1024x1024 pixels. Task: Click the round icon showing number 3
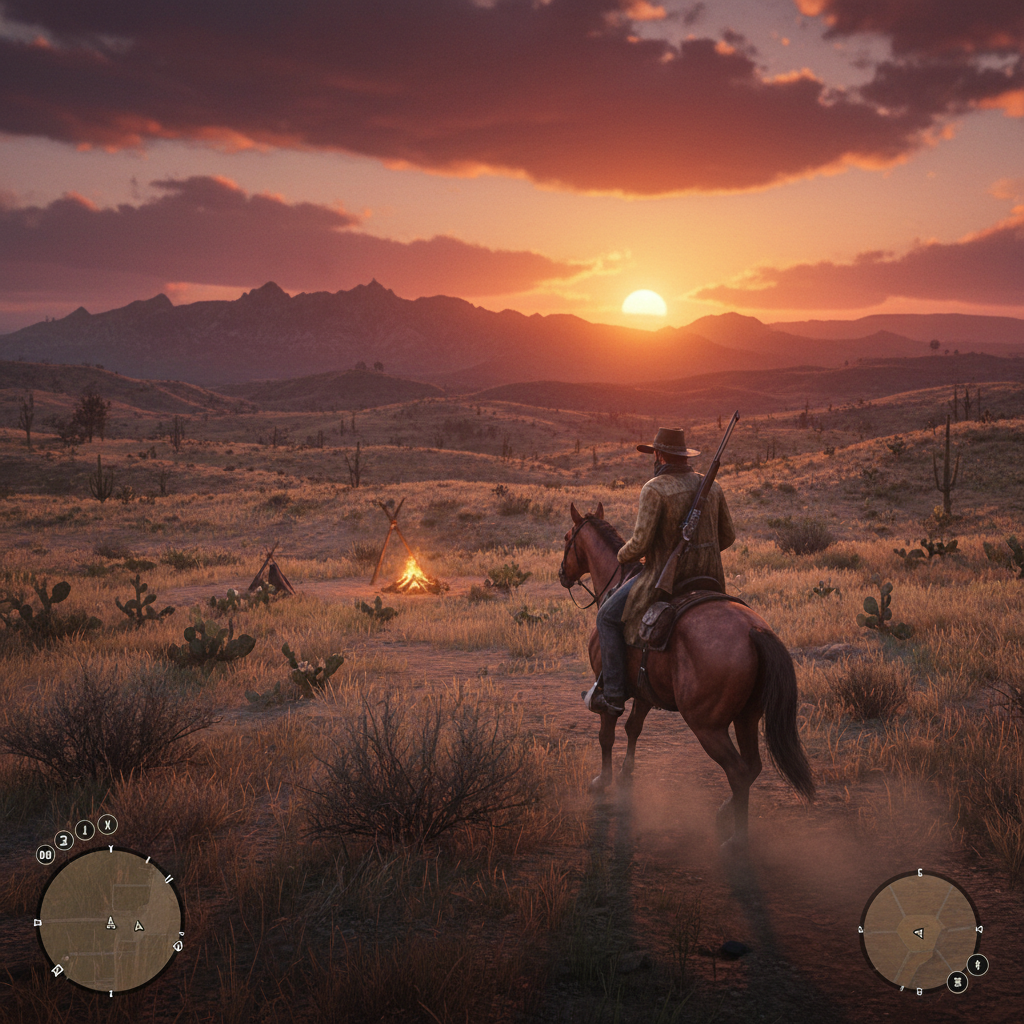click(x=64, y=839)
